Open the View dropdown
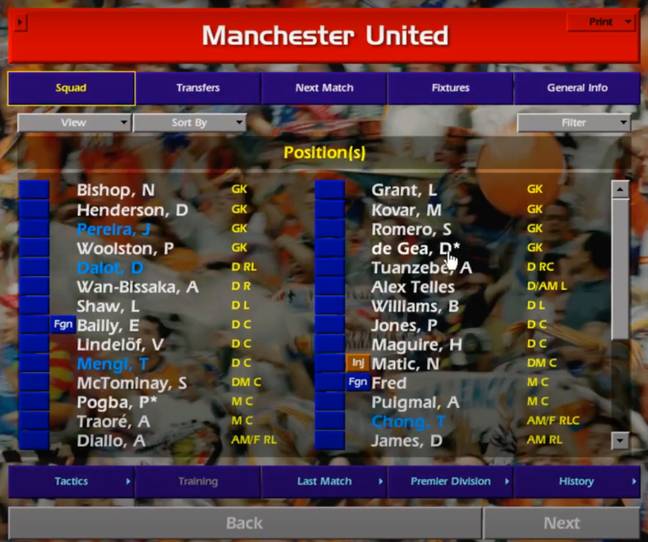648x542 pixels. coord(74,123)
